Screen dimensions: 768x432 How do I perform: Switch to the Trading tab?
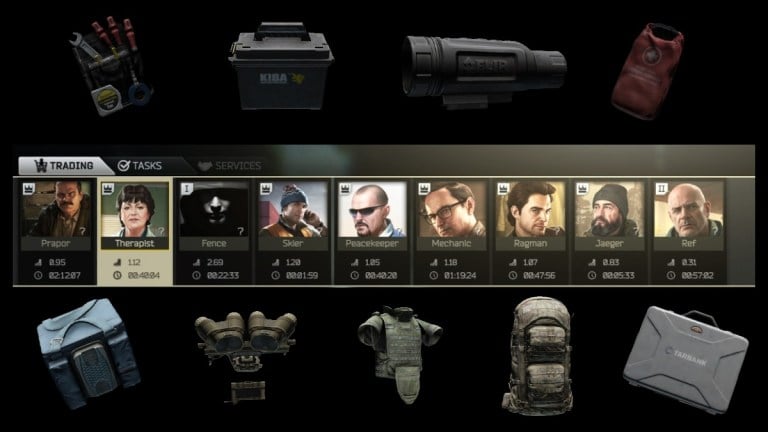[x=64, y=165]
